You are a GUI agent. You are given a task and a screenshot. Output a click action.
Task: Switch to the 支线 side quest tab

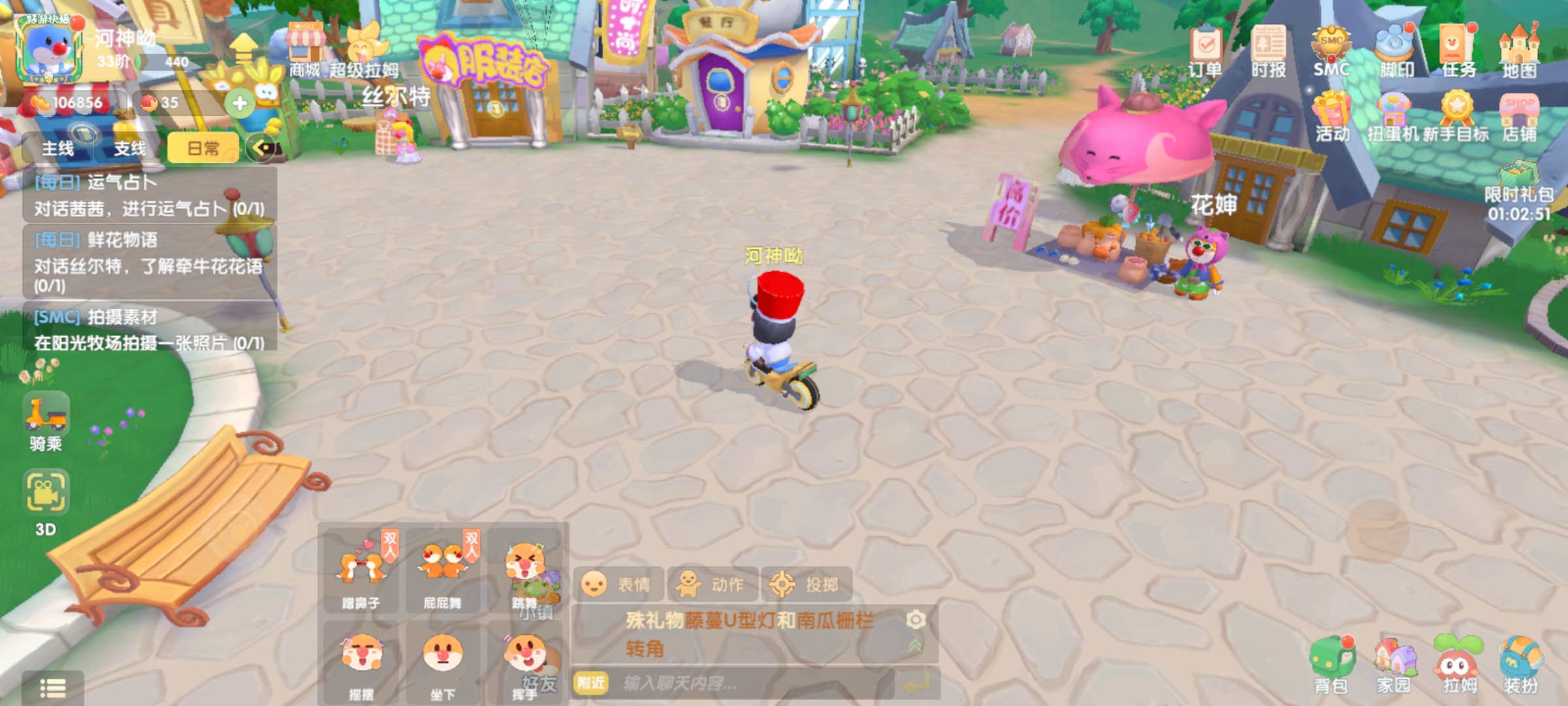click(x=130, y=148)
